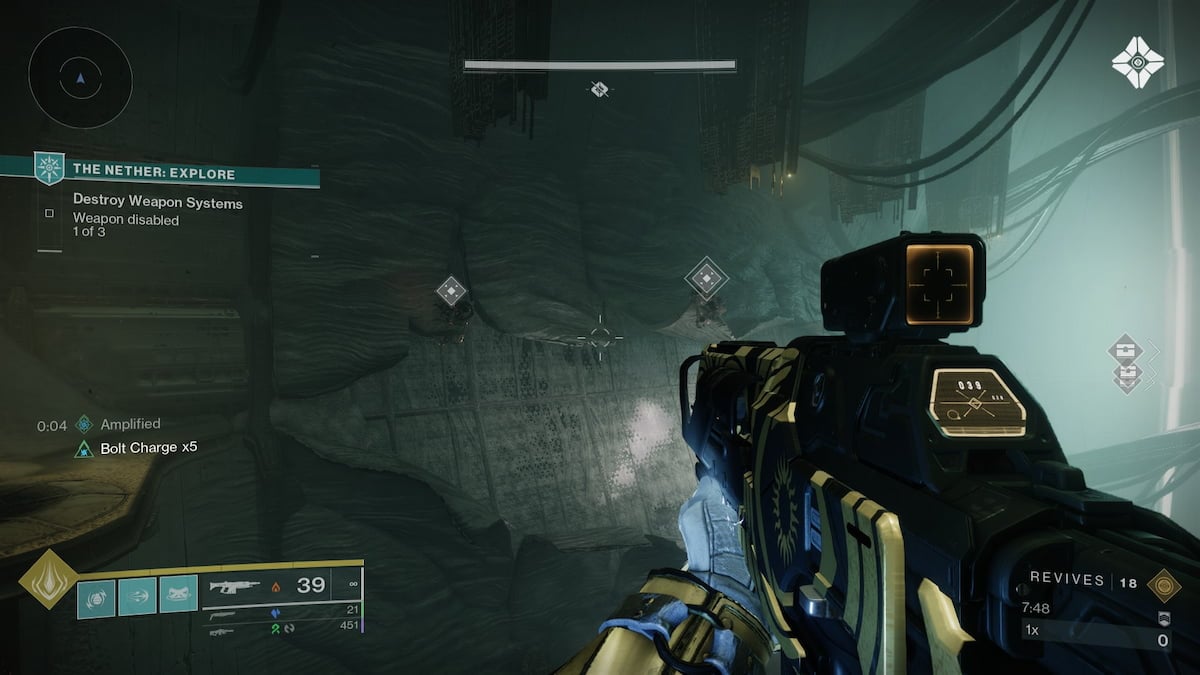
Task: Select the equipped rifle weapon icon
Action: pos(233,586)
